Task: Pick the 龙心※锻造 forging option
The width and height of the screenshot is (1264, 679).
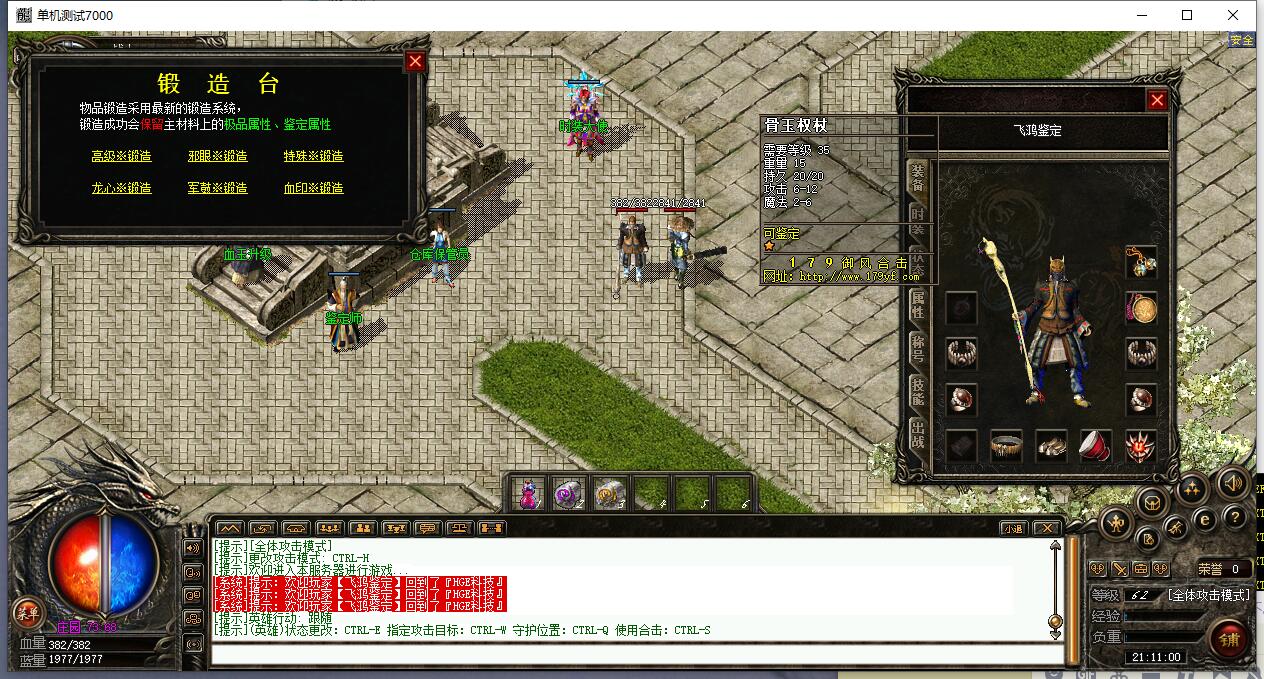Action: 121,188
